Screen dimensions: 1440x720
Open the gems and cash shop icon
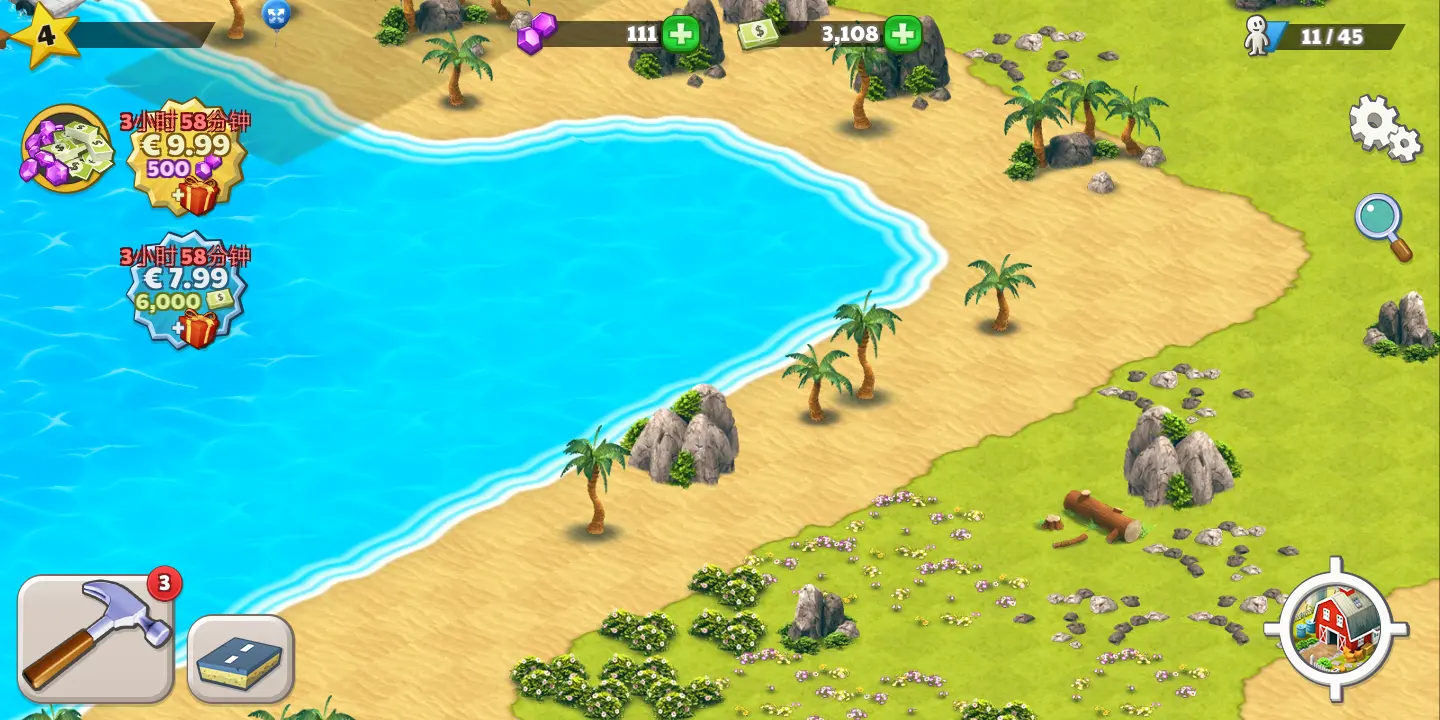tap(67, 149)
